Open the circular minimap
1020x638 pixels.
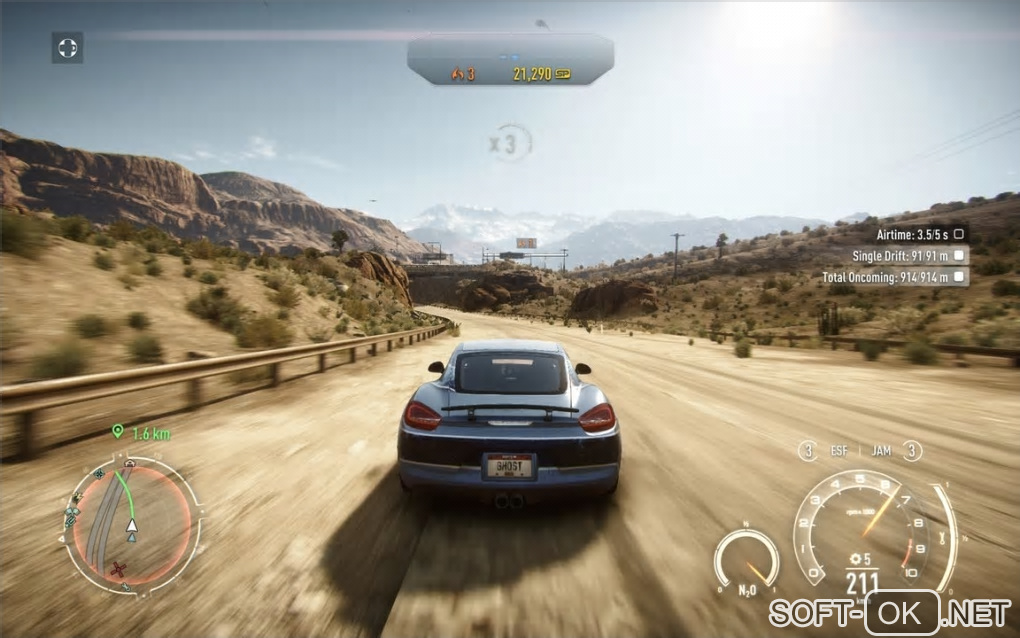[131, 525]
